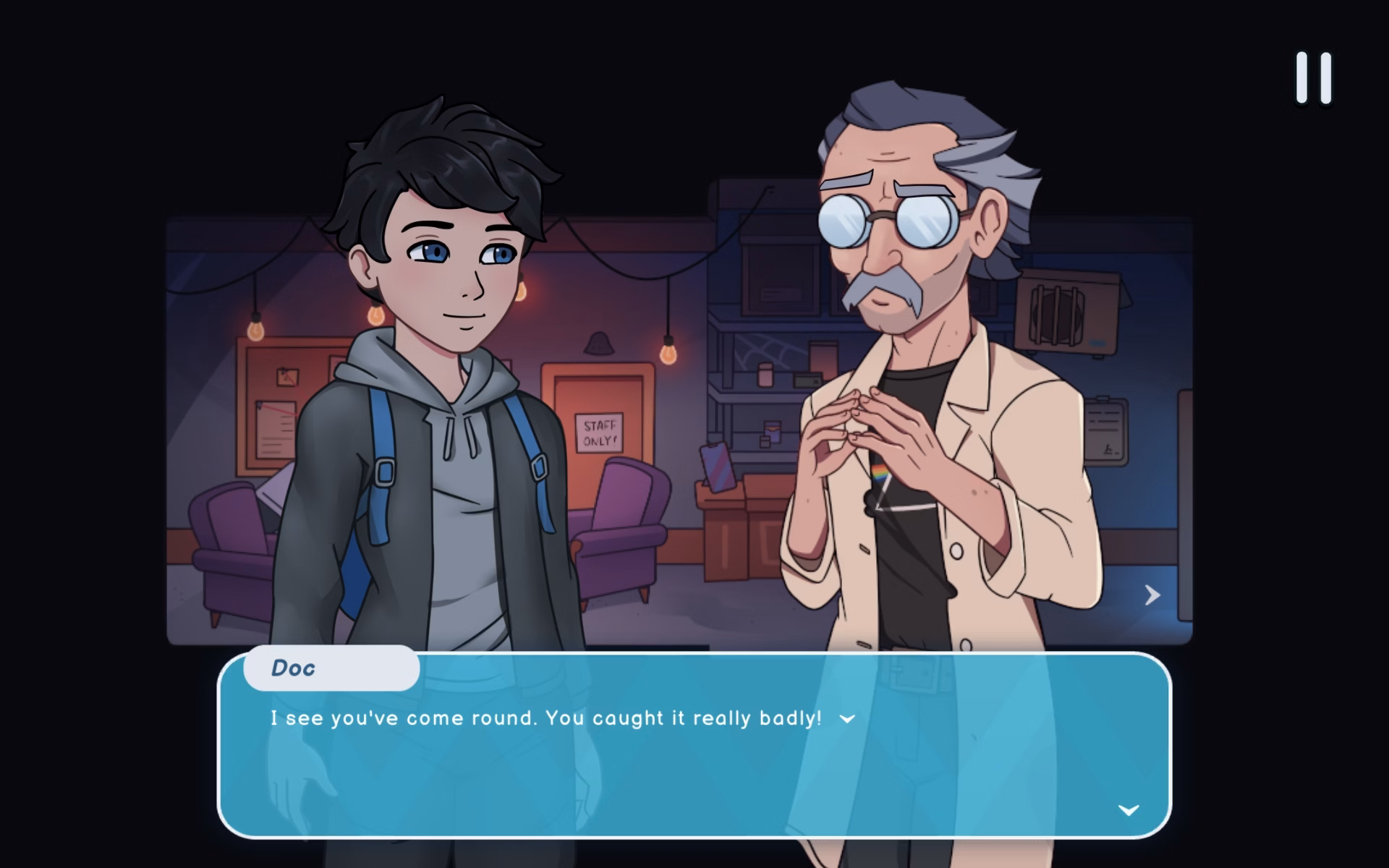1389x868 pixels.
Task: Open next scene via the right edge arrow
Action: (x=1152, y=595)
